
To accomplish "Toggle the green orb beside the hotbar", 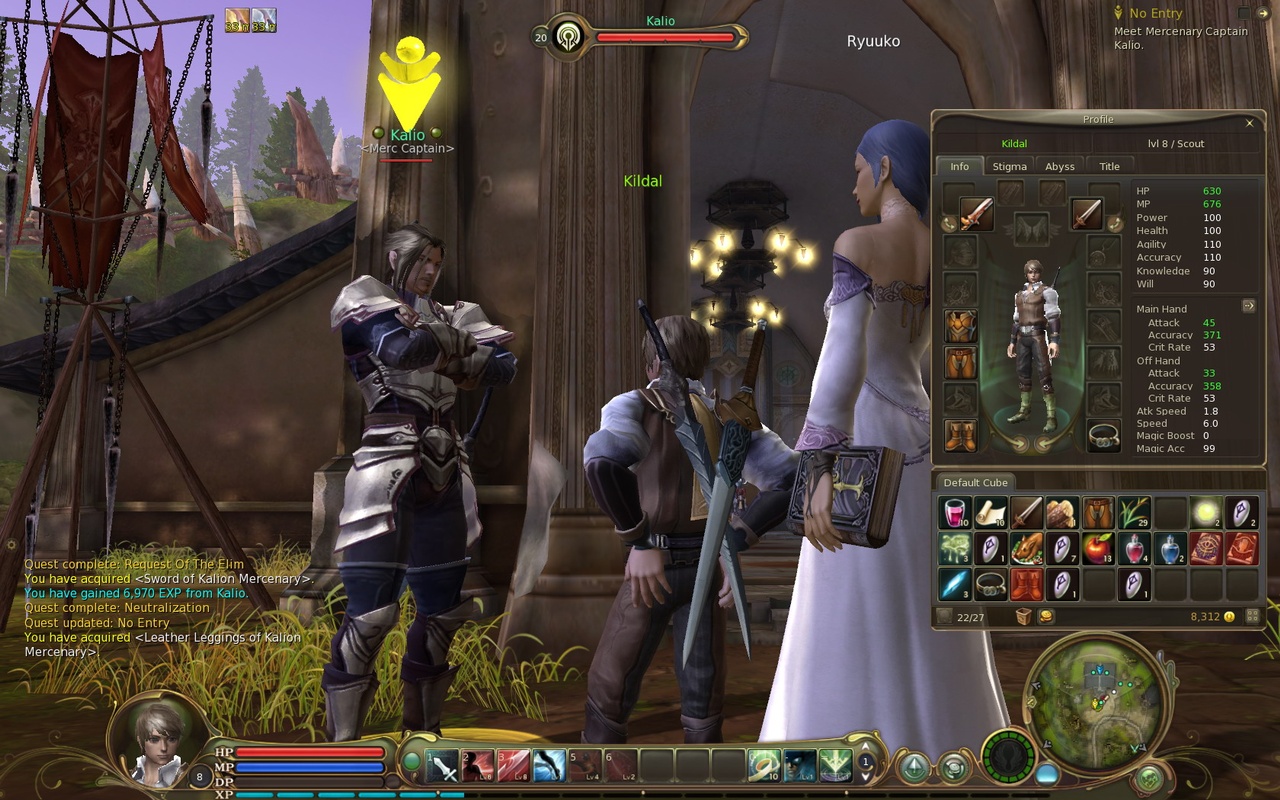I will pos(412,762).
